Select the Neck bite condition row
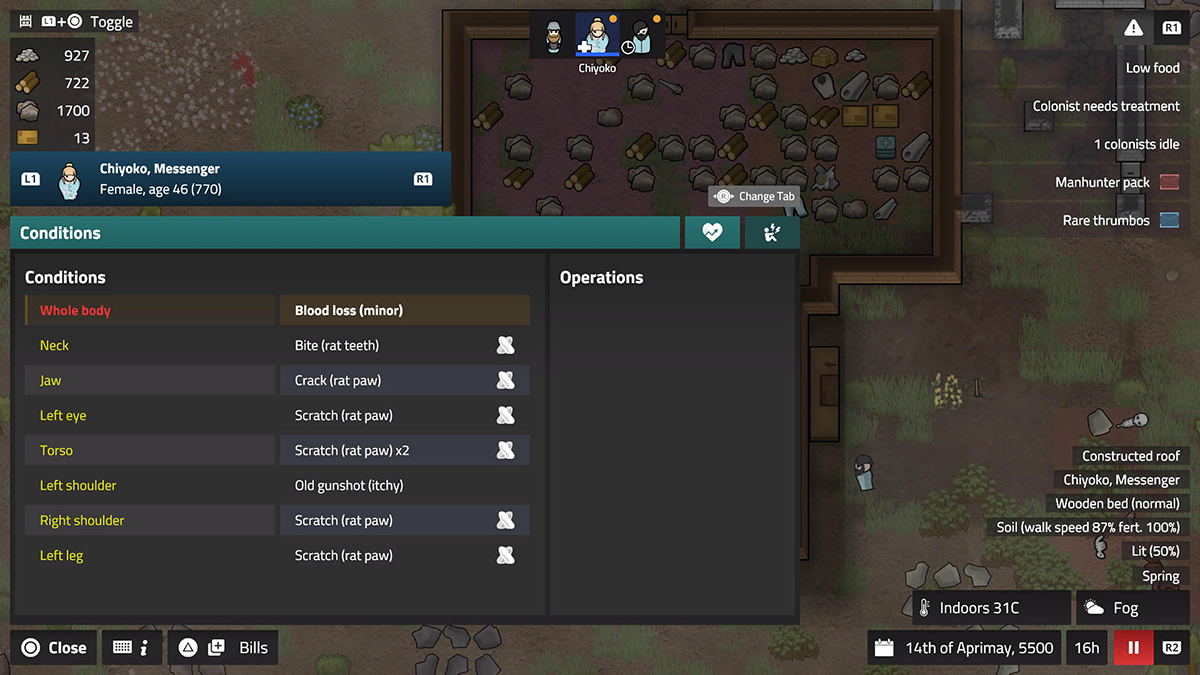This screenshot has width=1200, height=675. point(277,345)
